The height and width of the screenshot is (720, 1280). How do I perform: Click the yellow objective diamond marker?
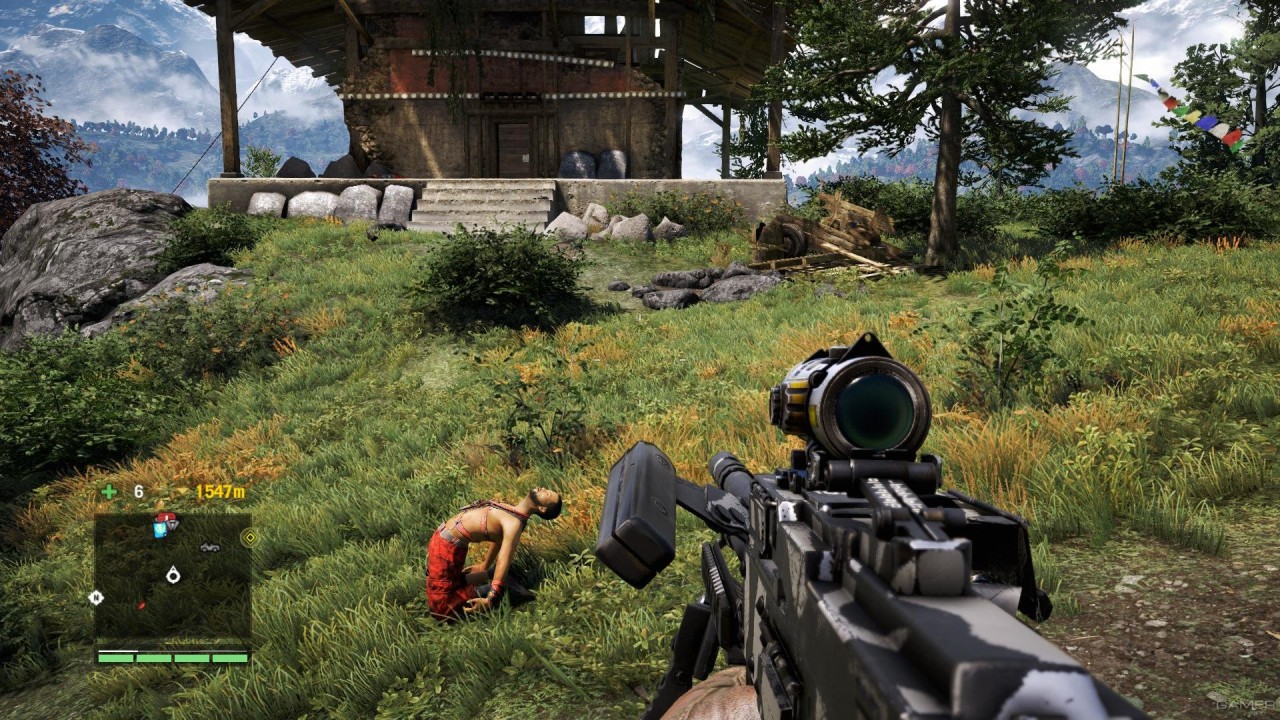249,537
